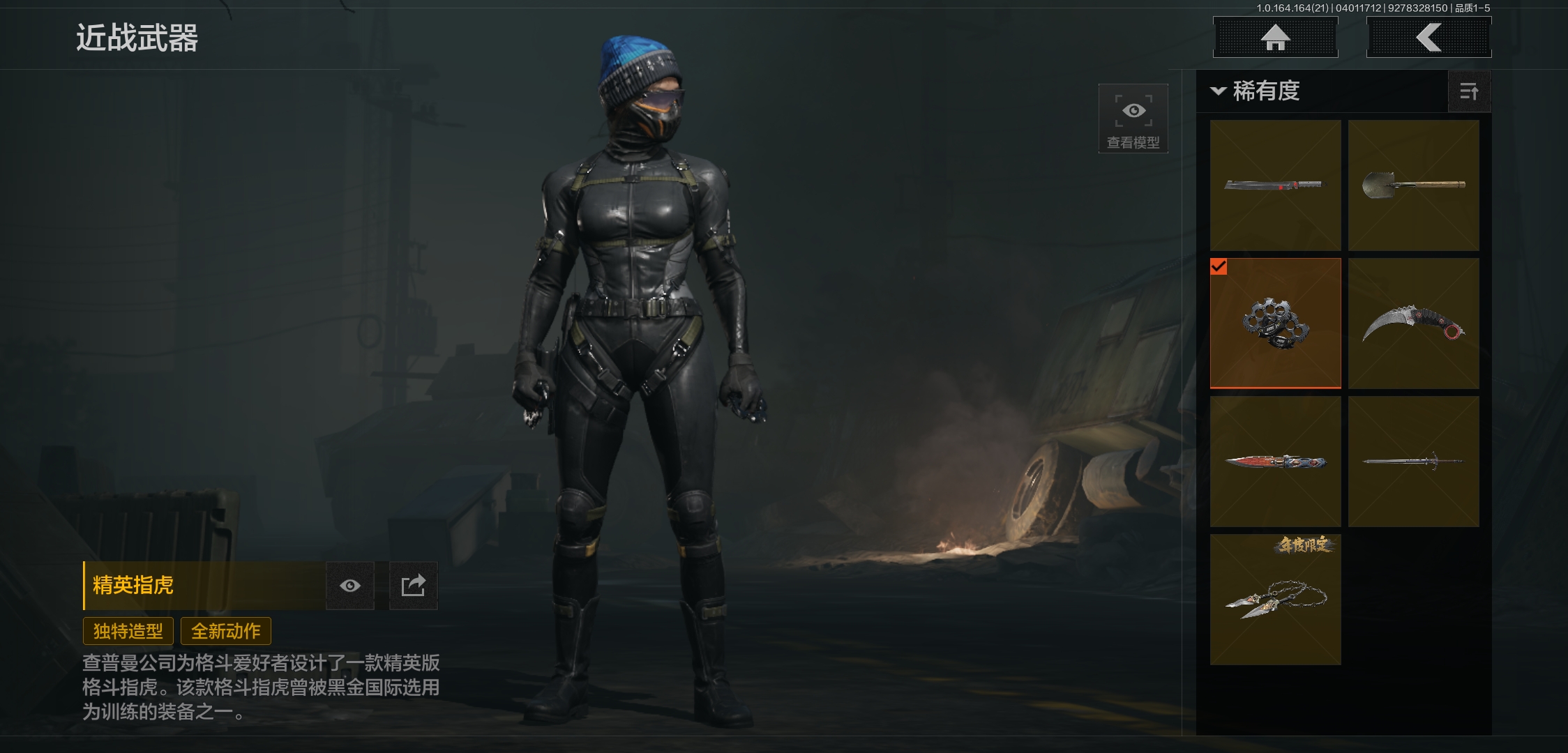Viewport: 1568px width, 753px height.
Task: Preview 精英指虎 with the eye icon
Action: pyautogui.click(x=350, y=586)
